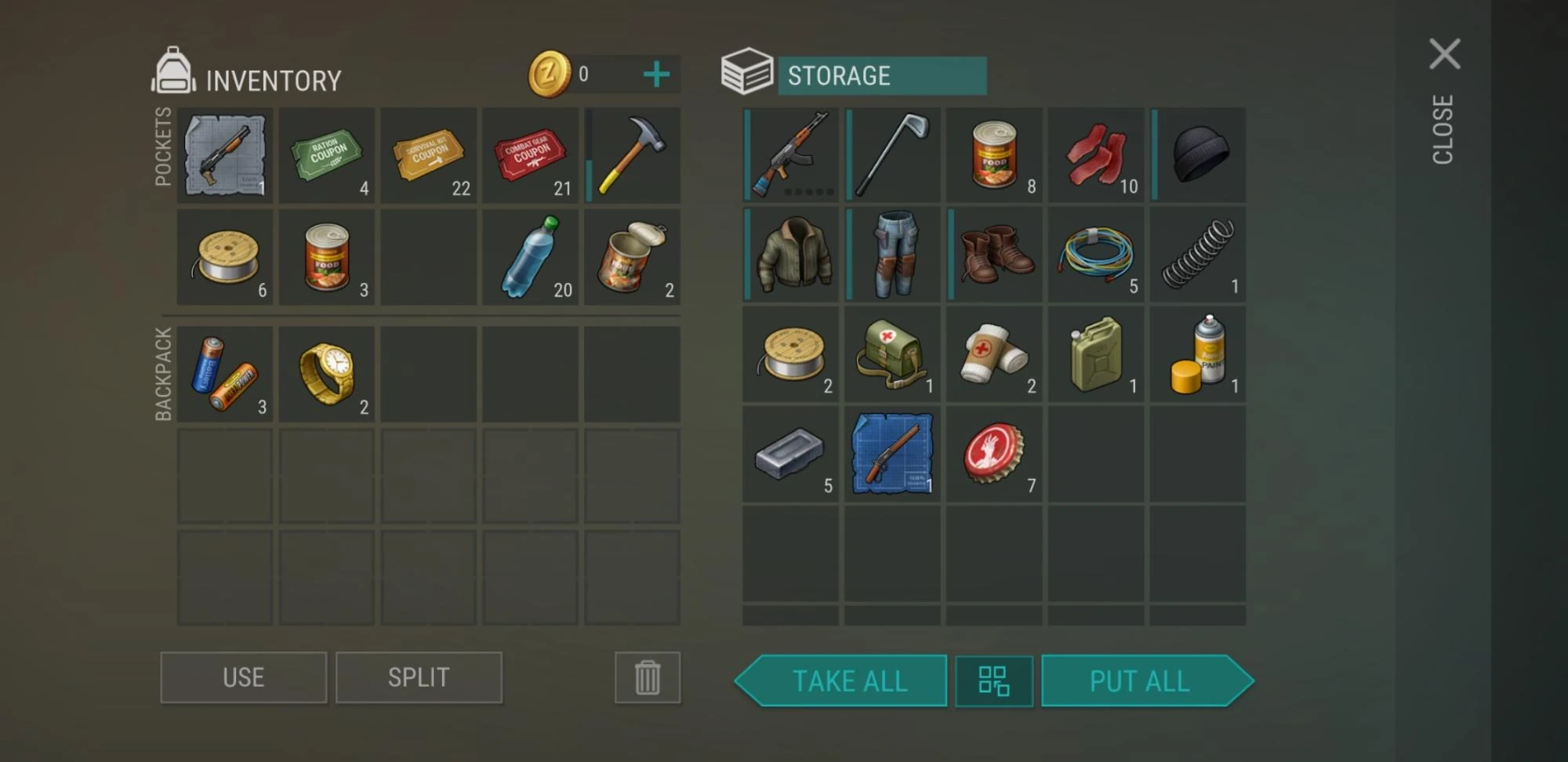Select the shotgun blueprint in pockets
This screenshot has width=1568, height=762.
point(224,155)
